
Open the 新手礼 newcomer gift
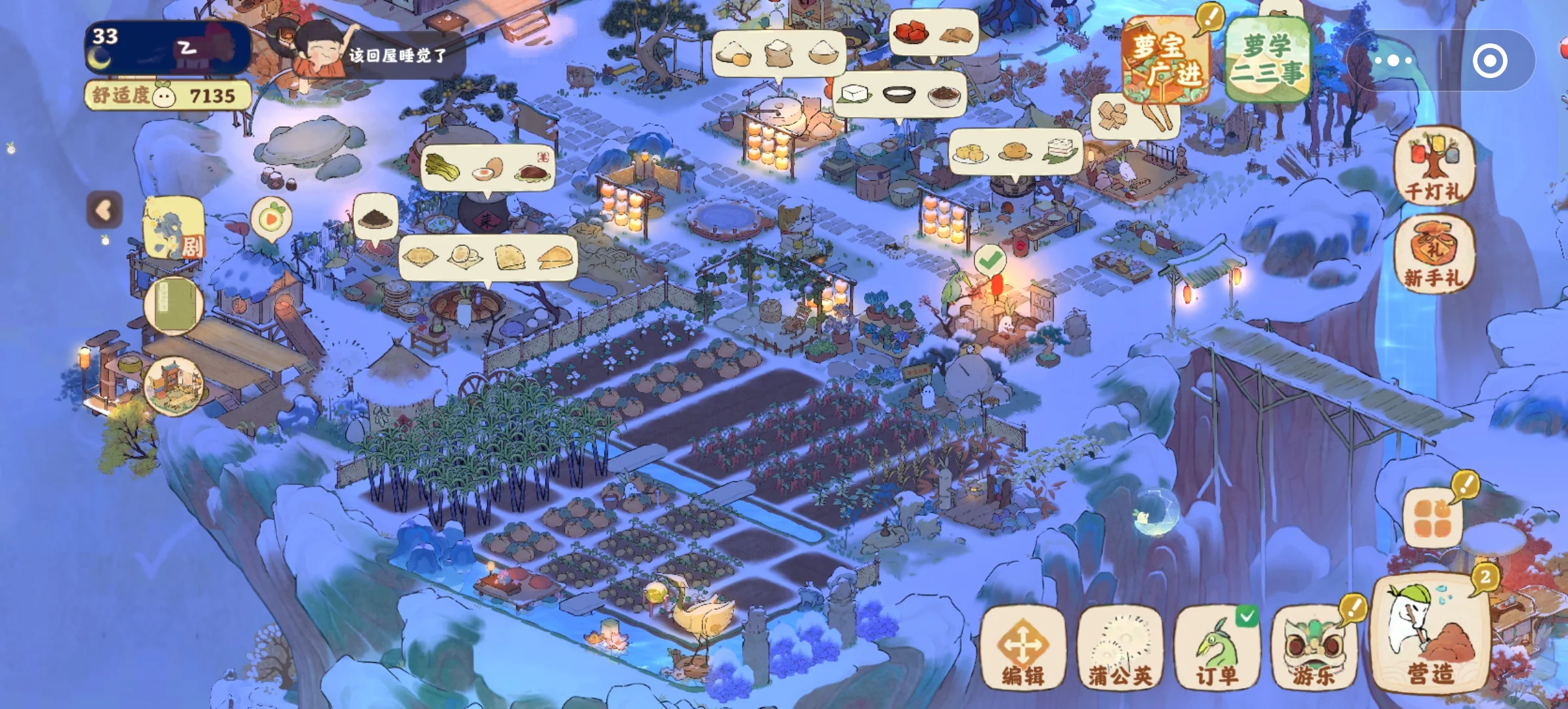[1433, 254]
